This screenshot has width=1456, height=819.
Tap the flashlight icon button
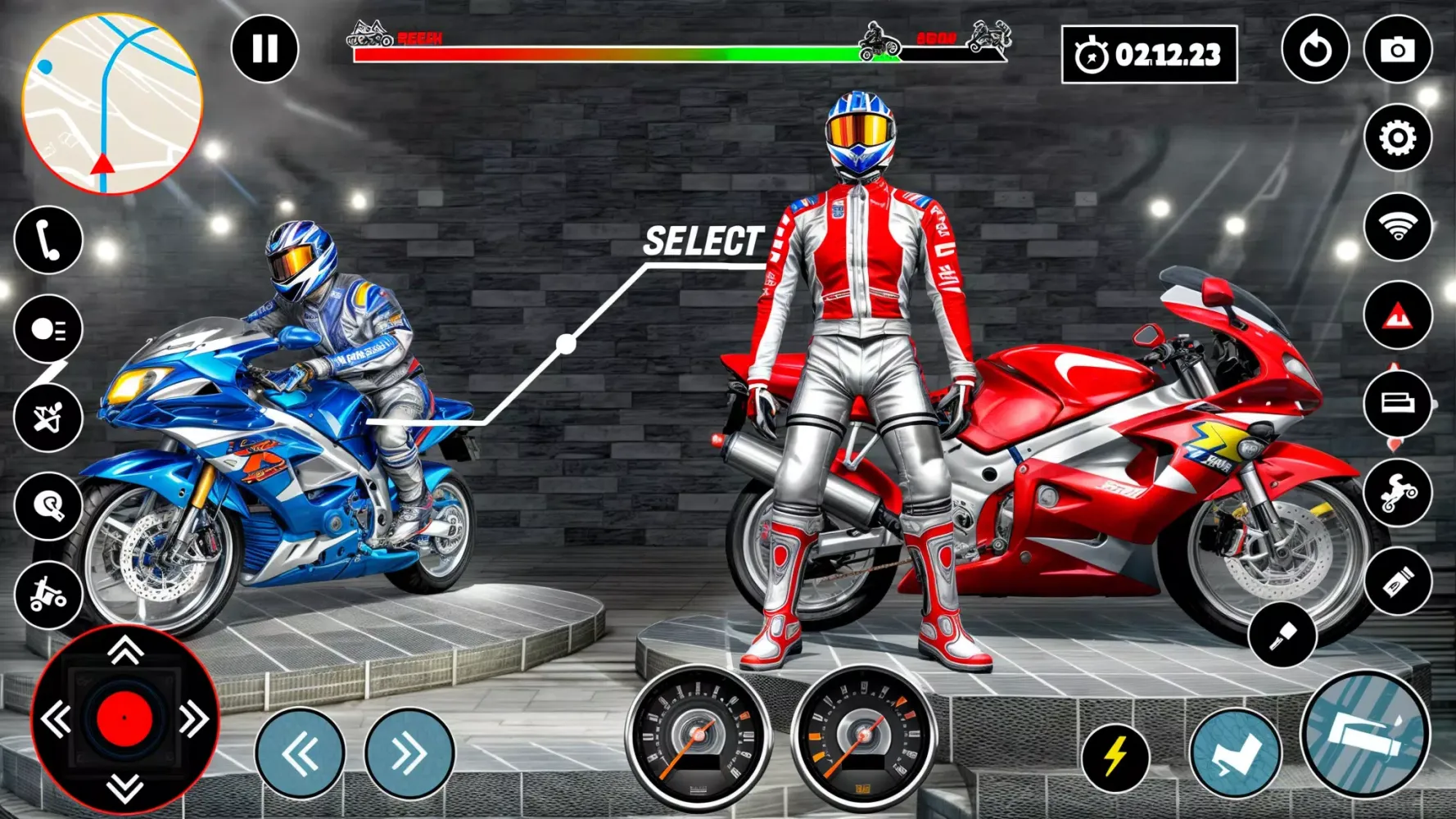click(1282, 635)
